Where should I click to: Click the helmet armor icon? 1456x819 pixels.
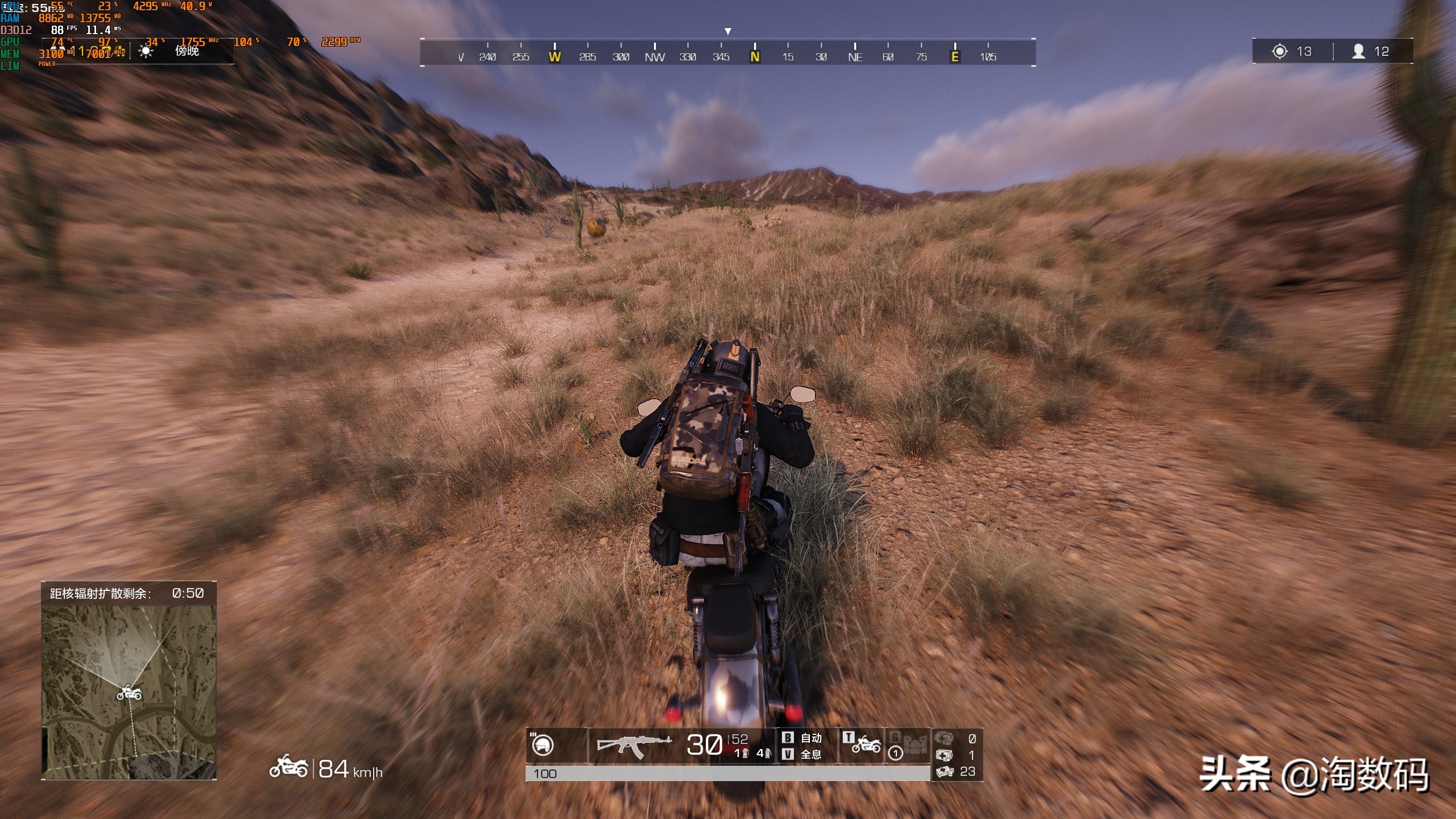tap(543, 744)
